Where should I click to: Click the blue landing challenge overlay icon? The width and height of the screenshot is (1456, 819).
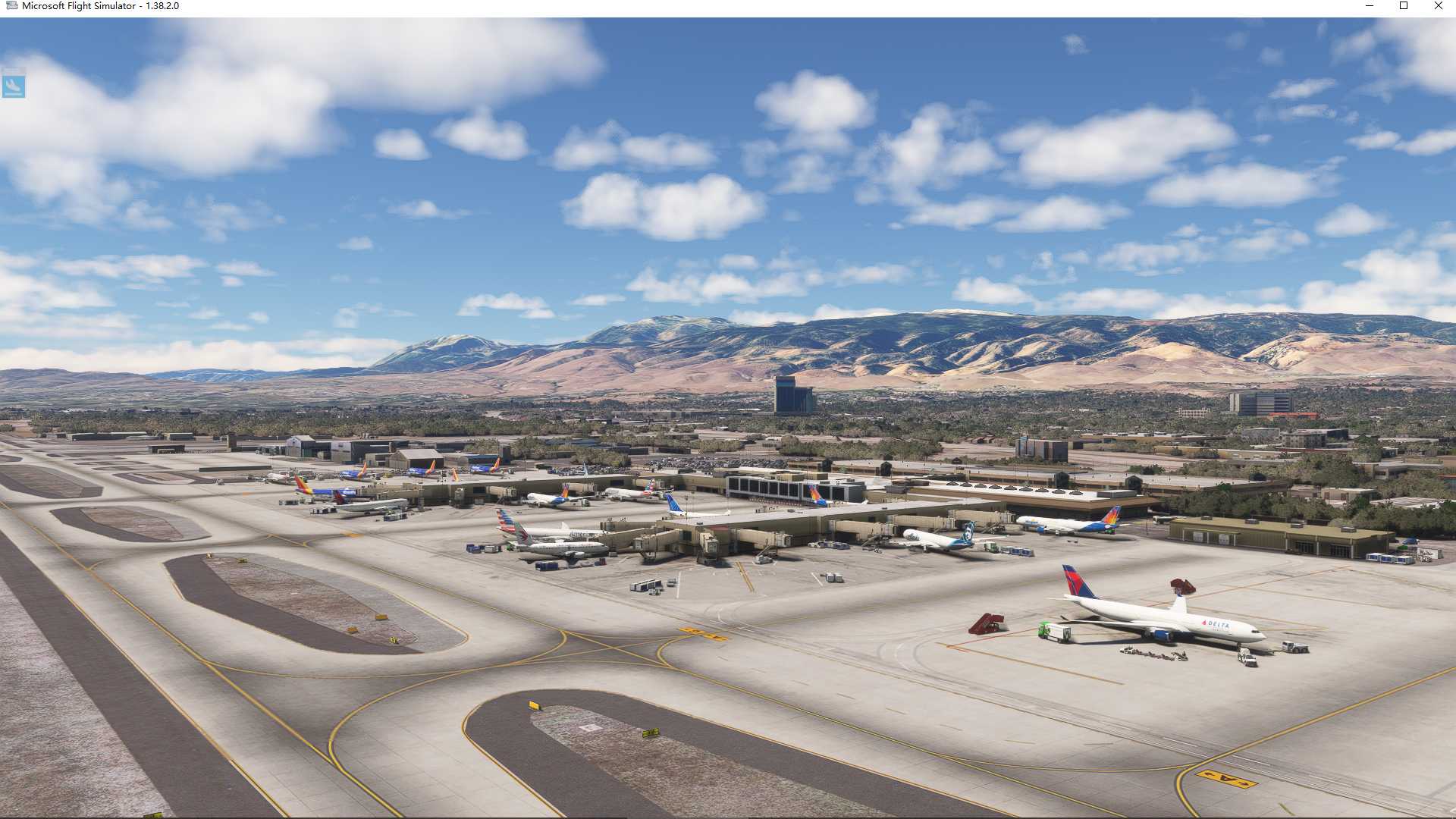[x=15, y=86]
